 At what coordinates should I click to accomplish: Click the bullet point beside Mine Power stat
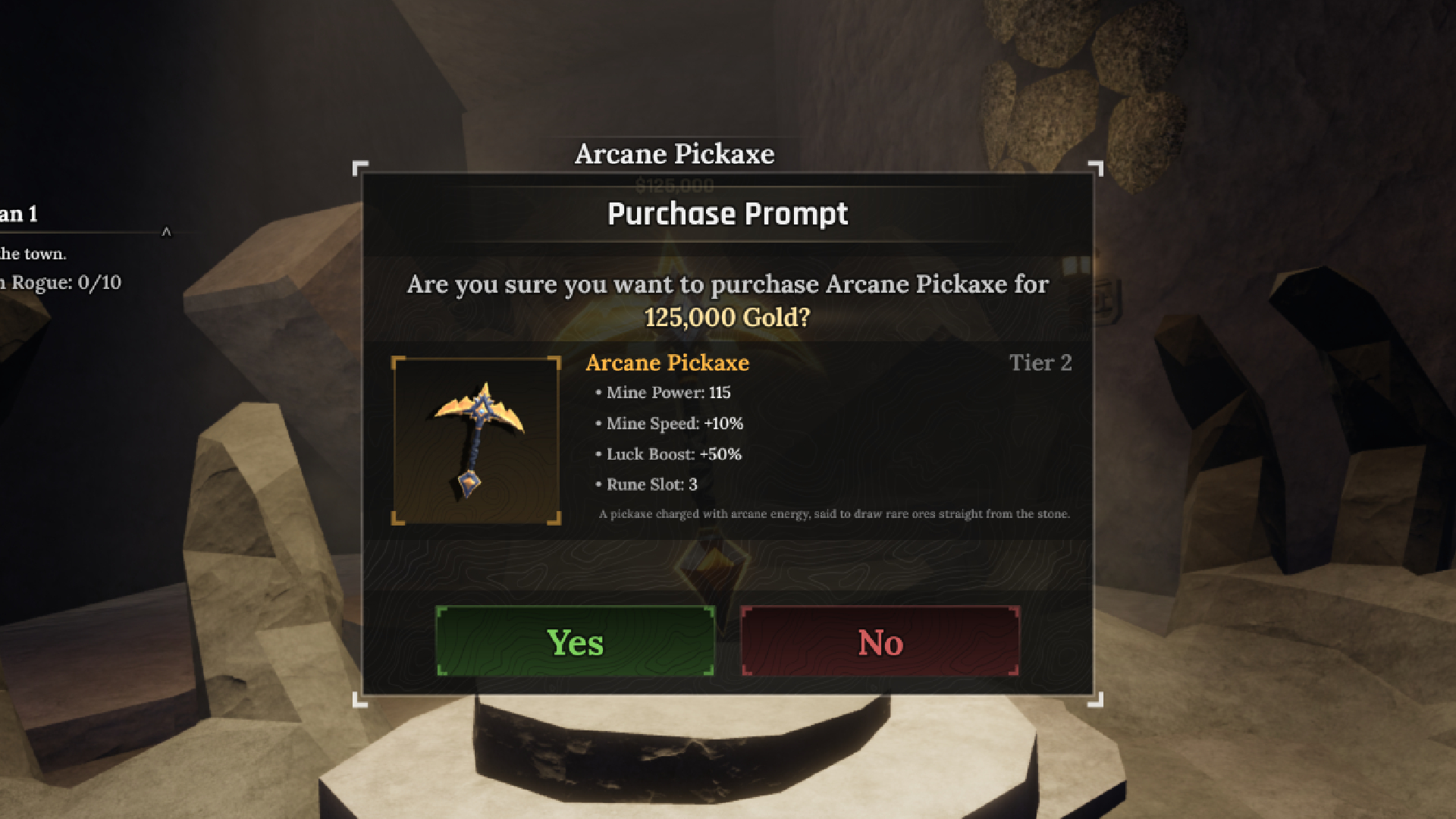click(598, 393)
